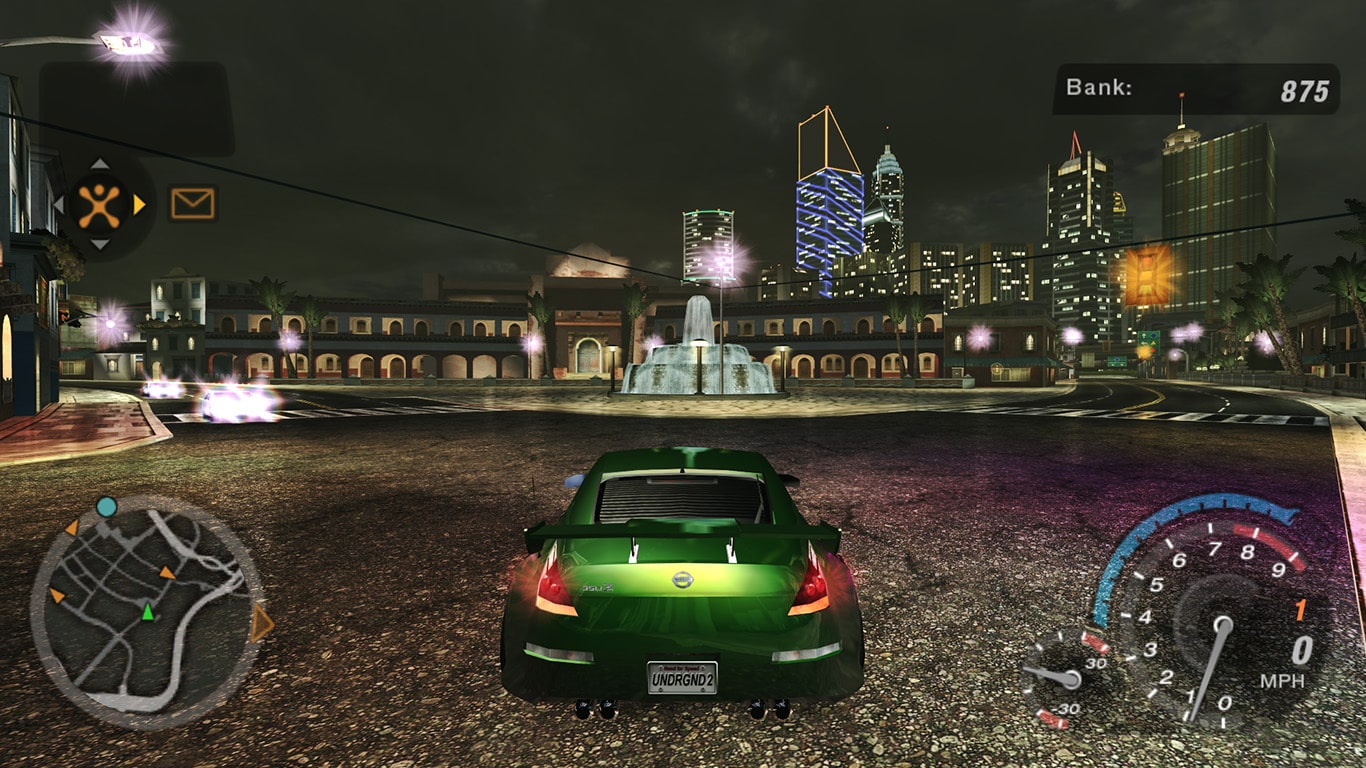Select the left navigation arrow near the figure
Image resolution: width=1366 pixels, height=768 pixels.
(x=58, y=203)
